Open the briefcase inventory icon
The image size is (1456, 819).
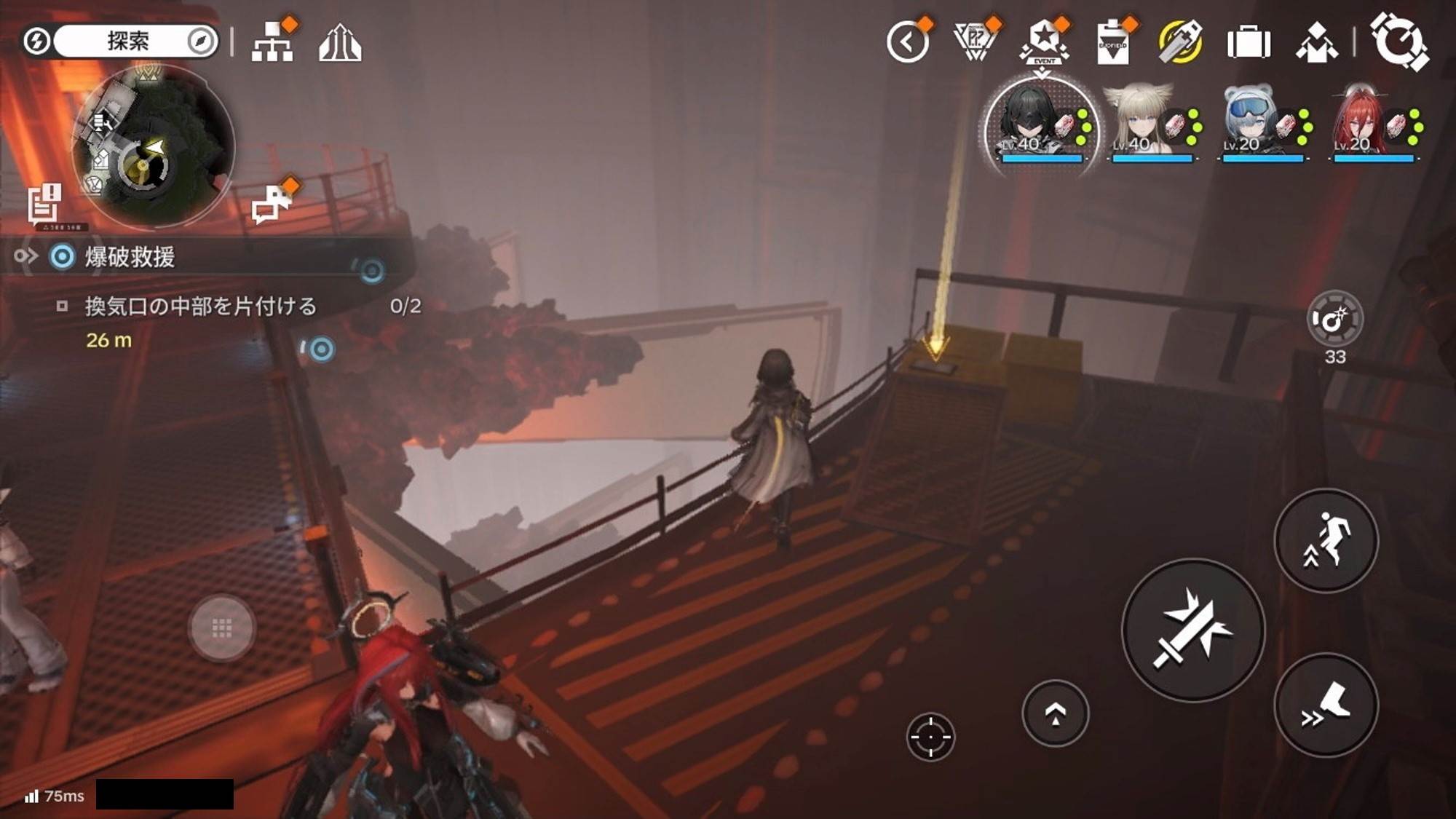[1249, 42]
